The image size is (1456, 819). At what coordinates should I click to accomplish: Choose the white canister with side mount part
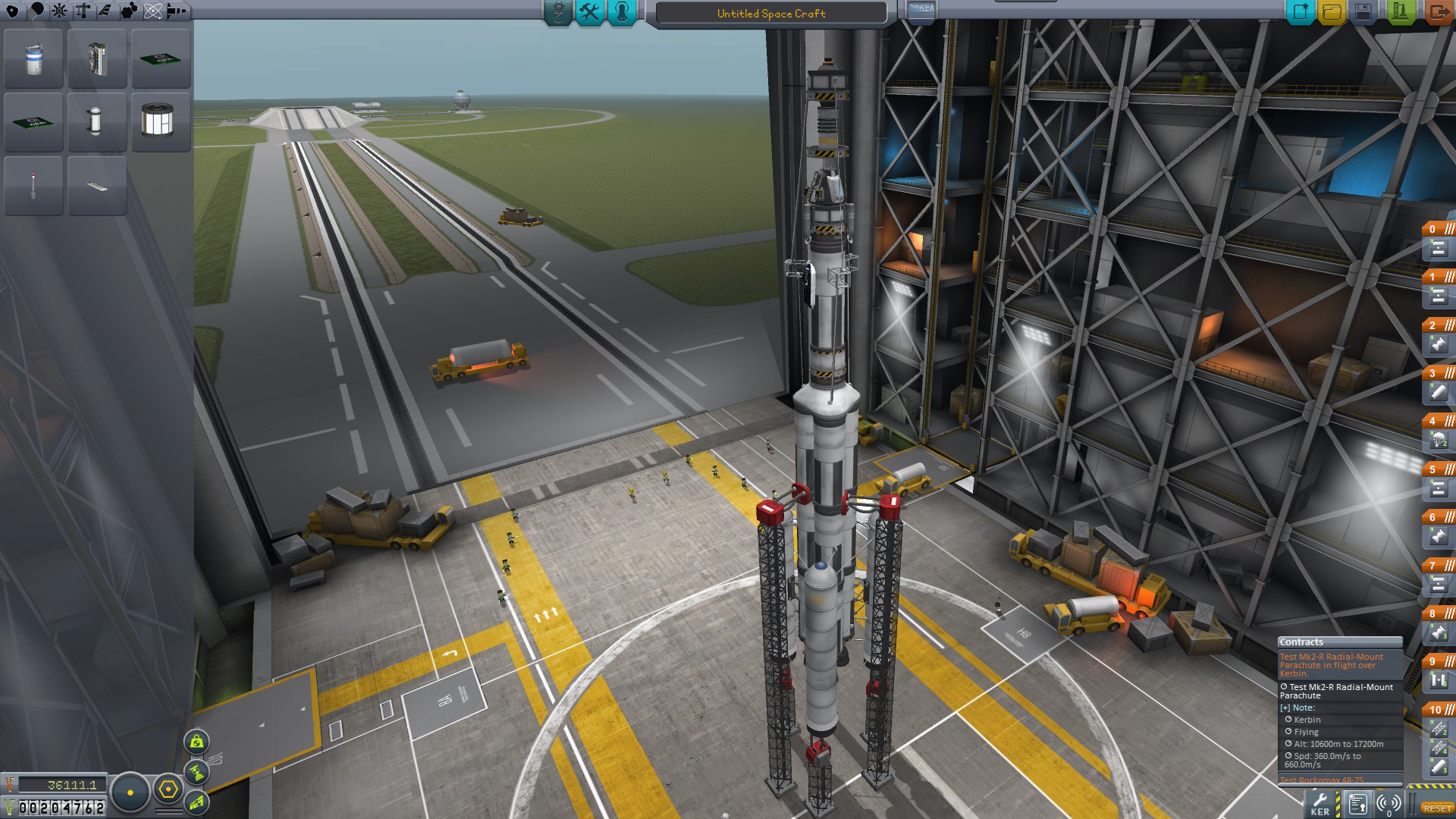tap(94, 121)
